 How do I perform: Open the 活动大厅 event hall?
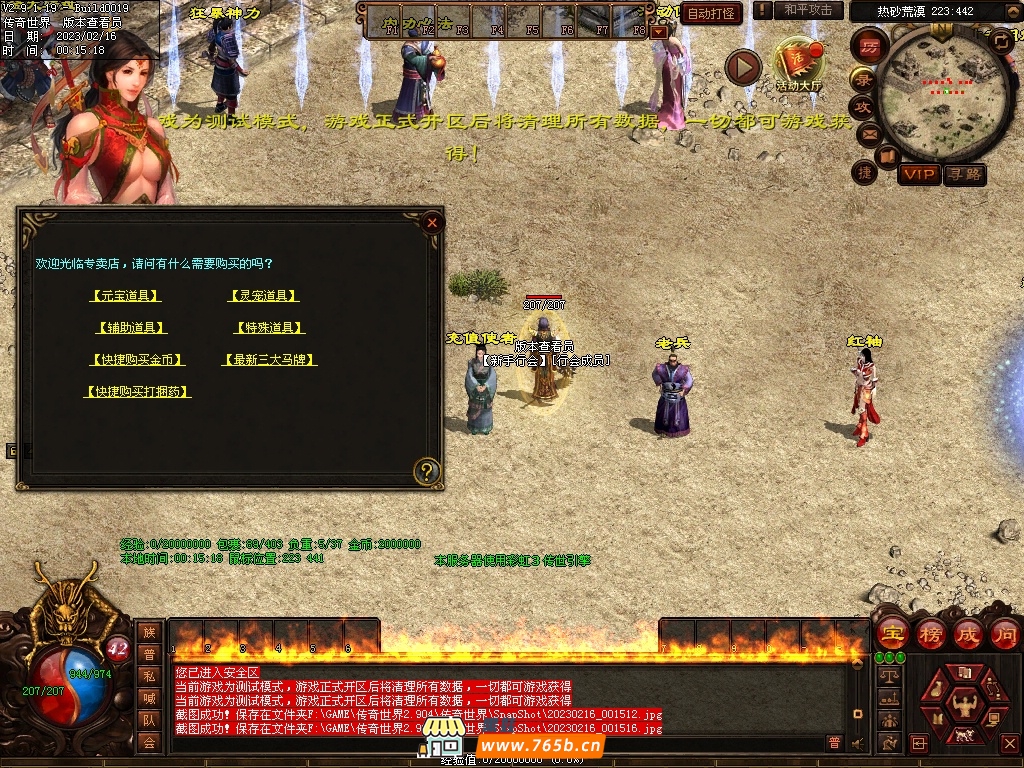799,62
